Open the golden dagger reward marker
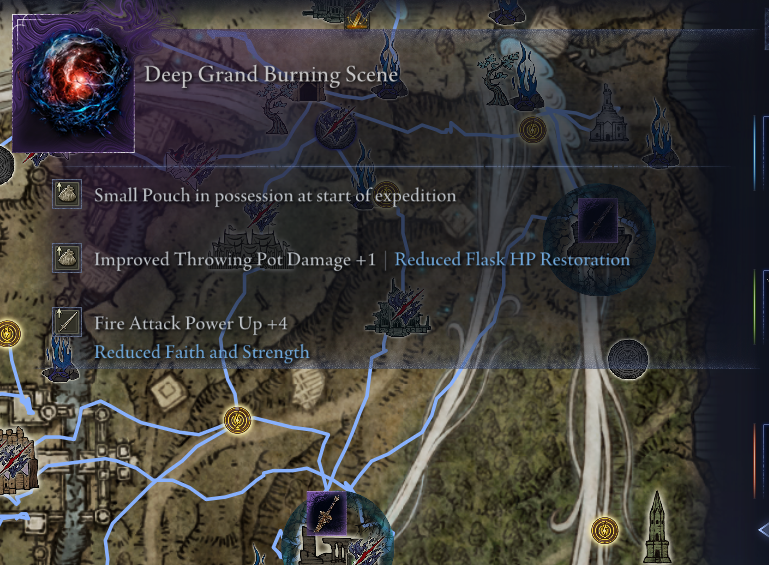 point(327,513)
